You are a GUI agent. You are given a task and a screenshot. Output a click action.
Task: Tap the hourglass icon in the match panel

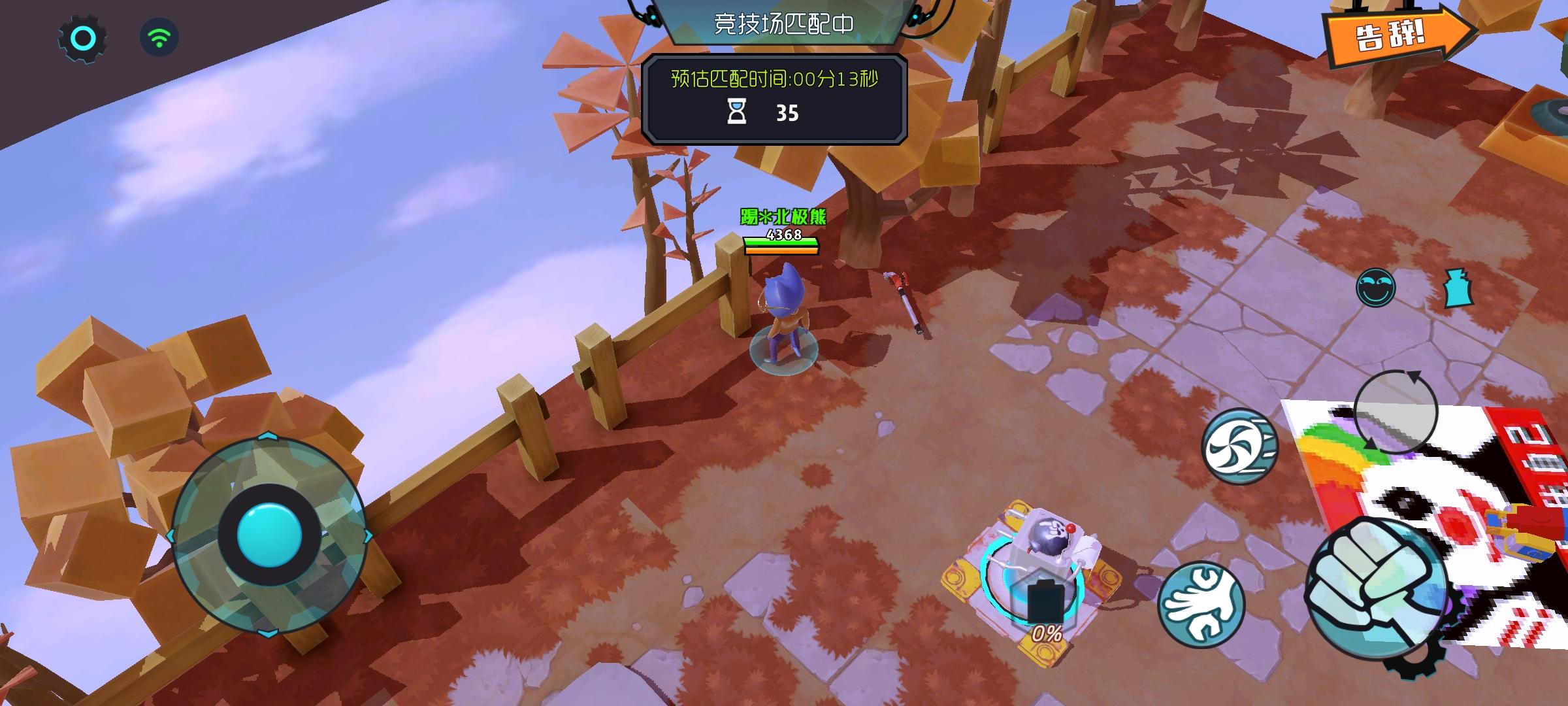737,112
